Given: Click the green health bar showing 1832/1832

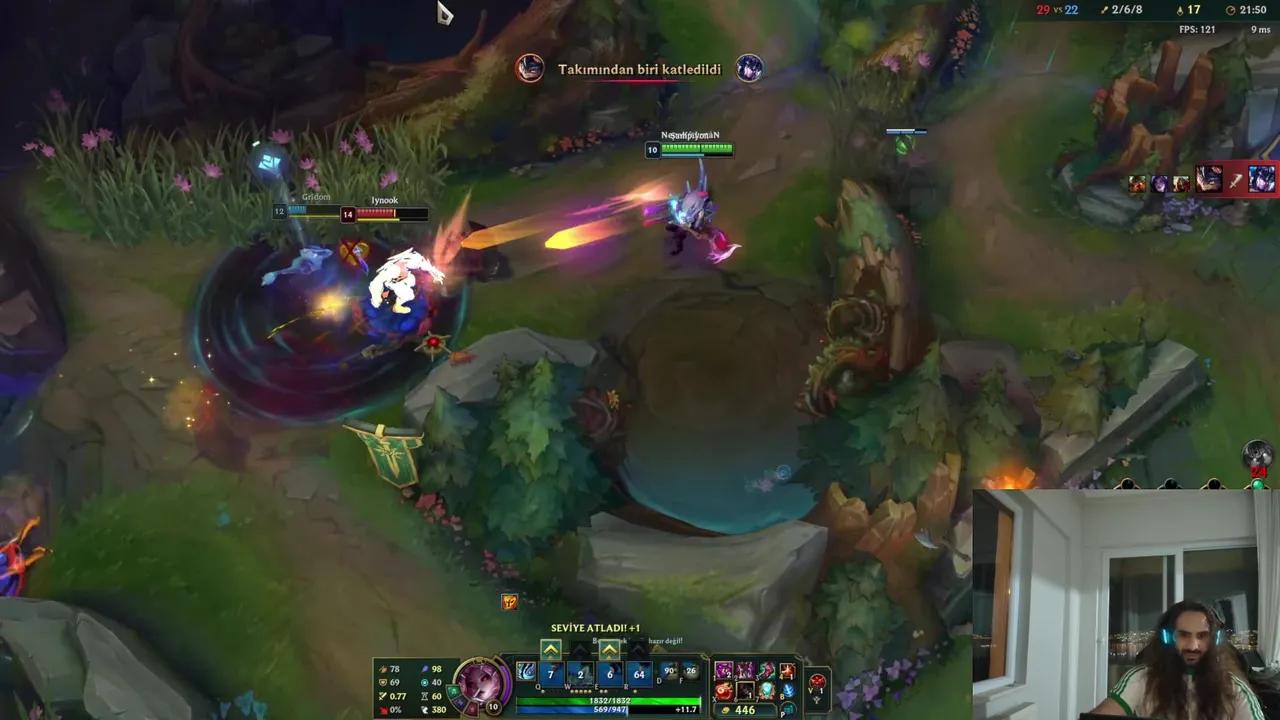Looking at the screenshot, I should pos(610,700).
